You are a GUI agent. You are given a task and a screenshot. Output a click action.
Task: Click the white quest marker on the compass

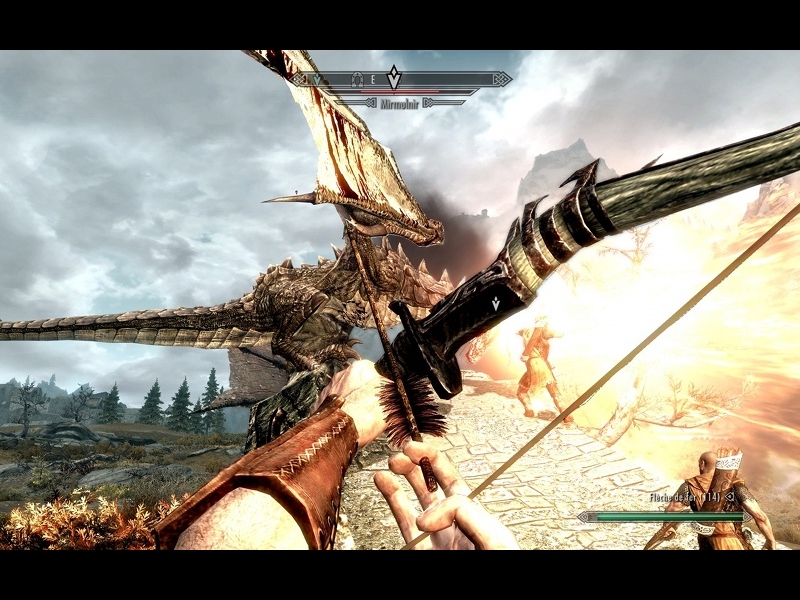(x=394, y=77)
